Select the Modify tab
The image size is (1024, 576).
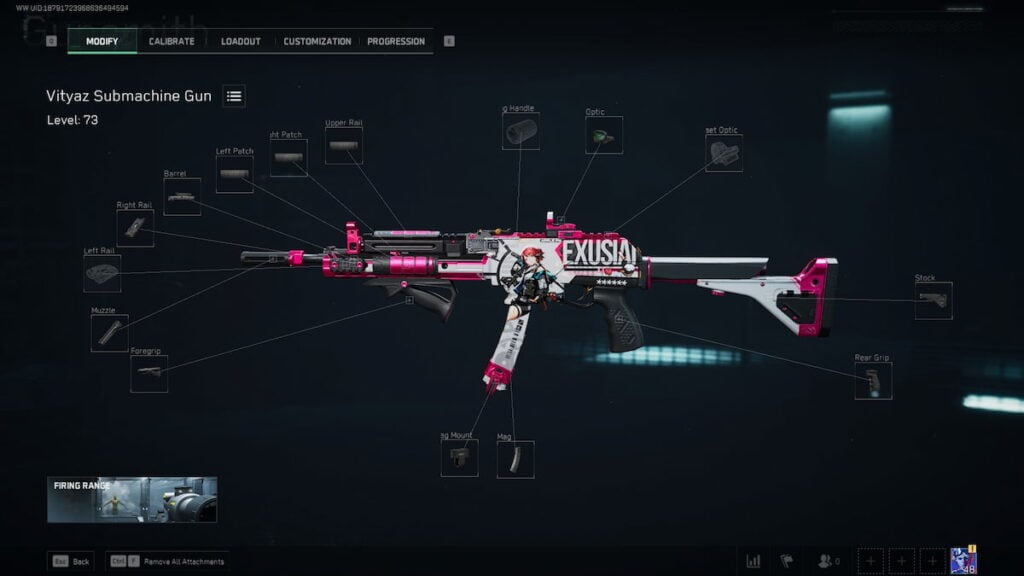[x=102, y=41]
